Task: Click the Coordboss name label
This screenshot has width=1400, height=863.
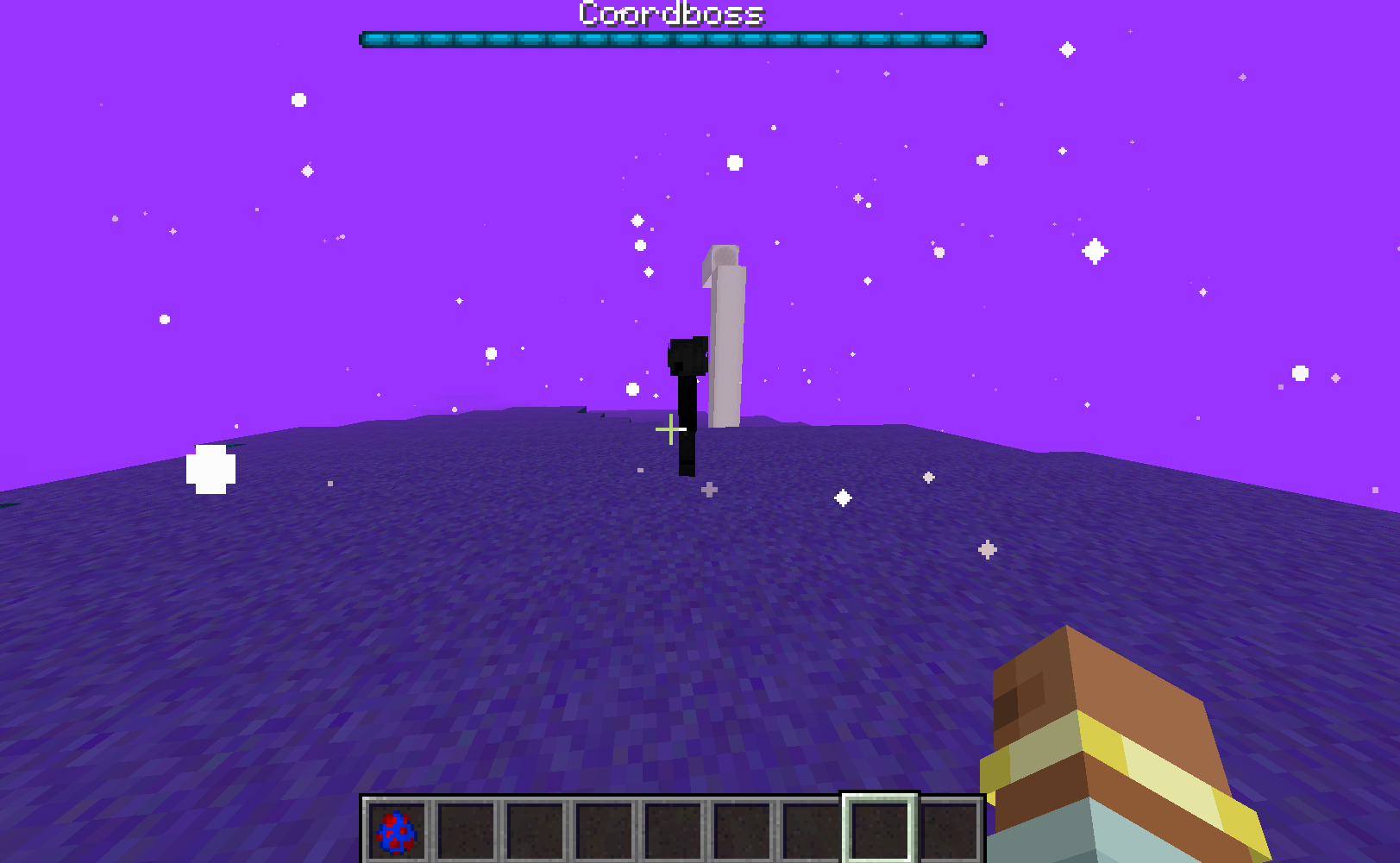Action: click(670, 14)
